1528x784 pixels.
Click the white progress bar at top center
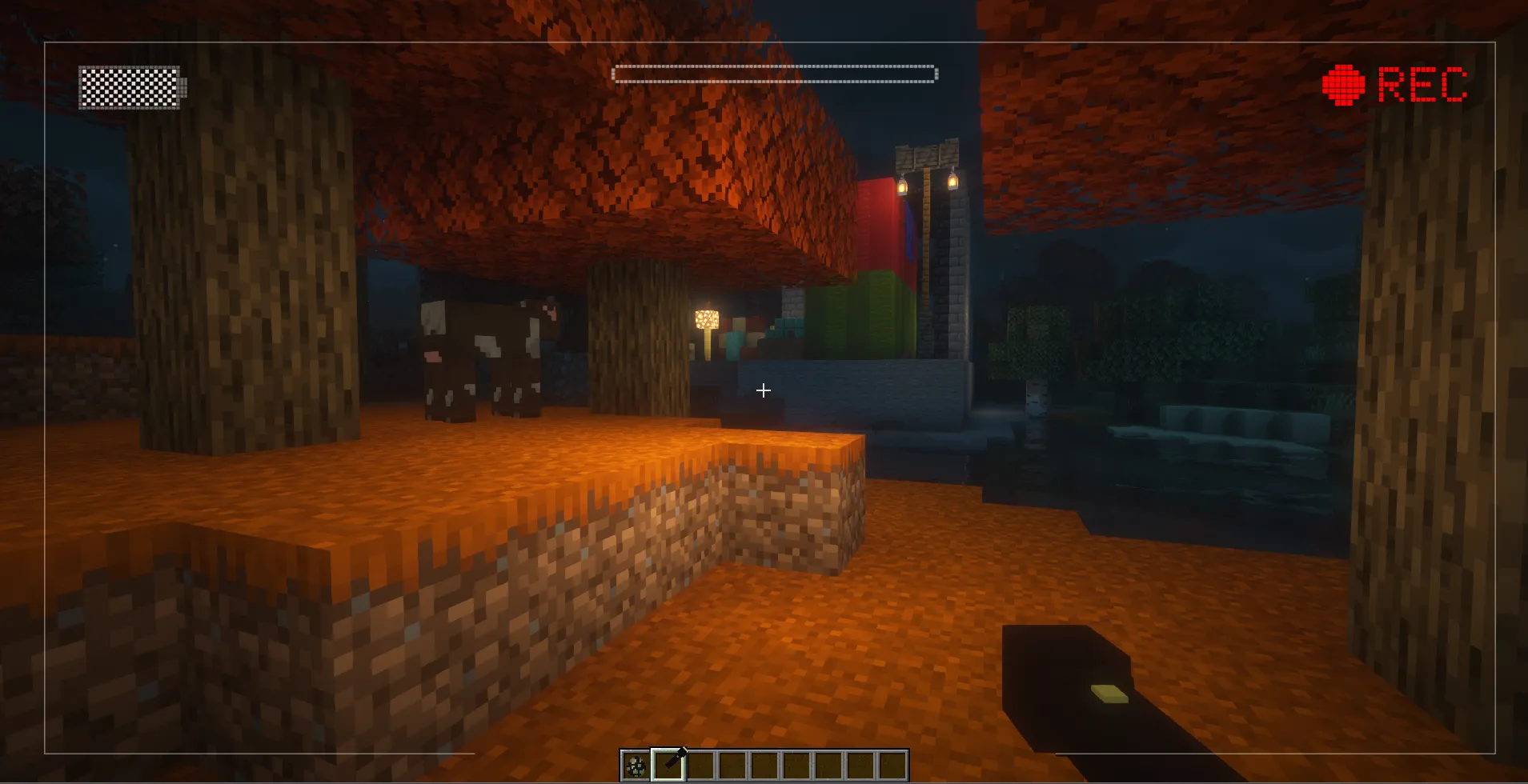coord(773,73)
